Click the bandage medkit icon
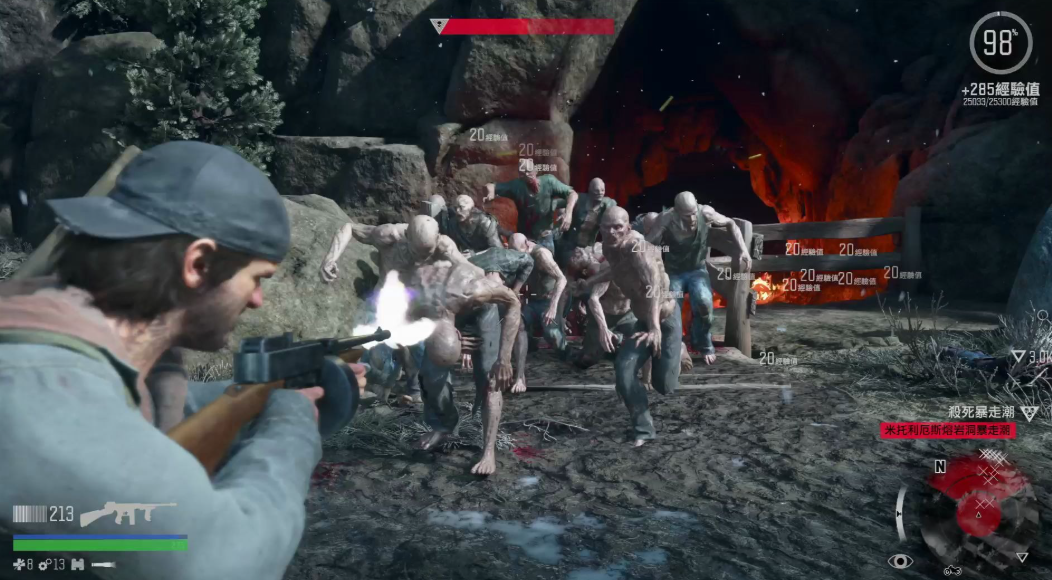The height and width of the screenshot is (580, 1052). click(19, 565)
